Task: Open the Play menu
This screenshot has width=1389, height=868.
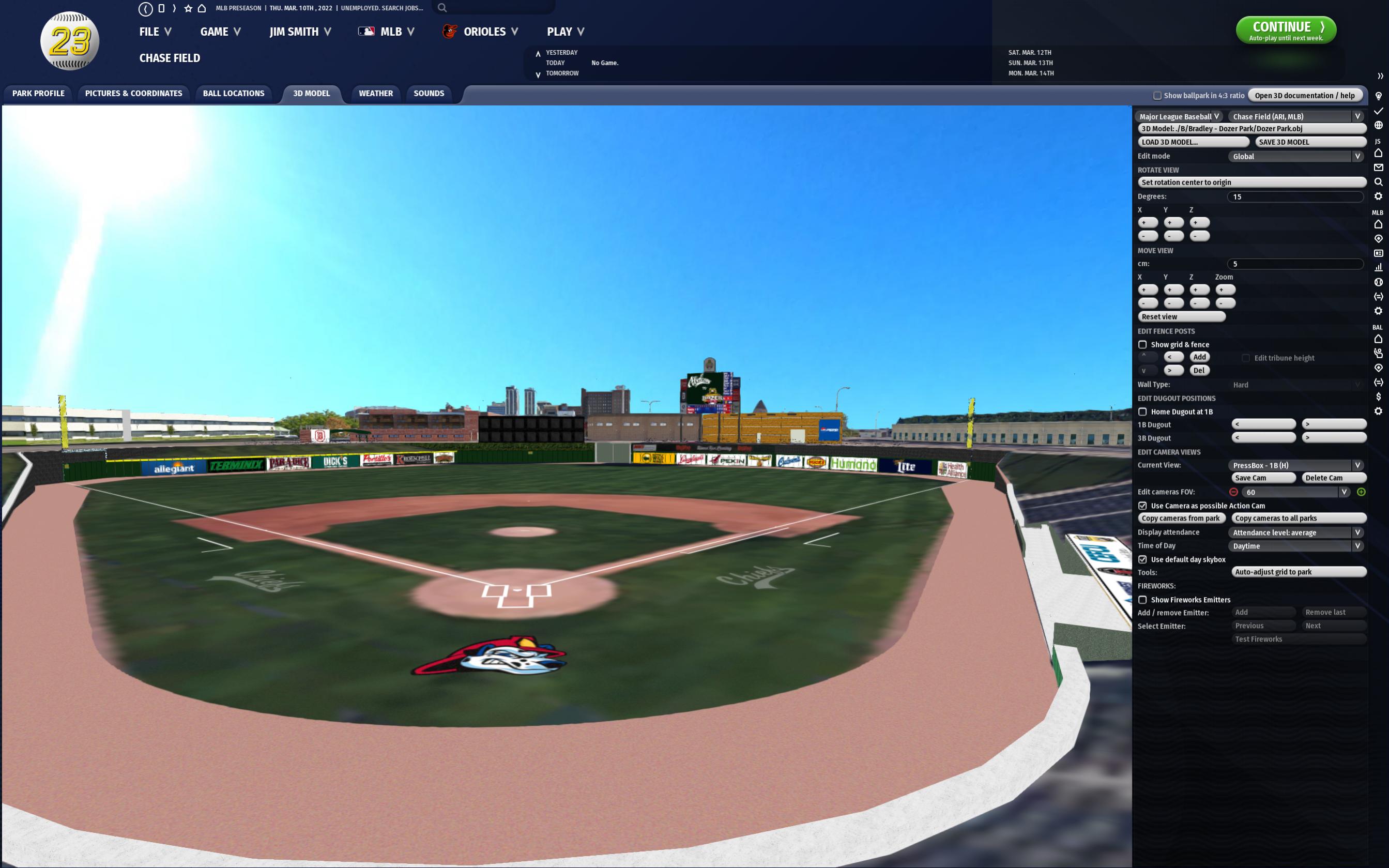Action: [566, 32]
